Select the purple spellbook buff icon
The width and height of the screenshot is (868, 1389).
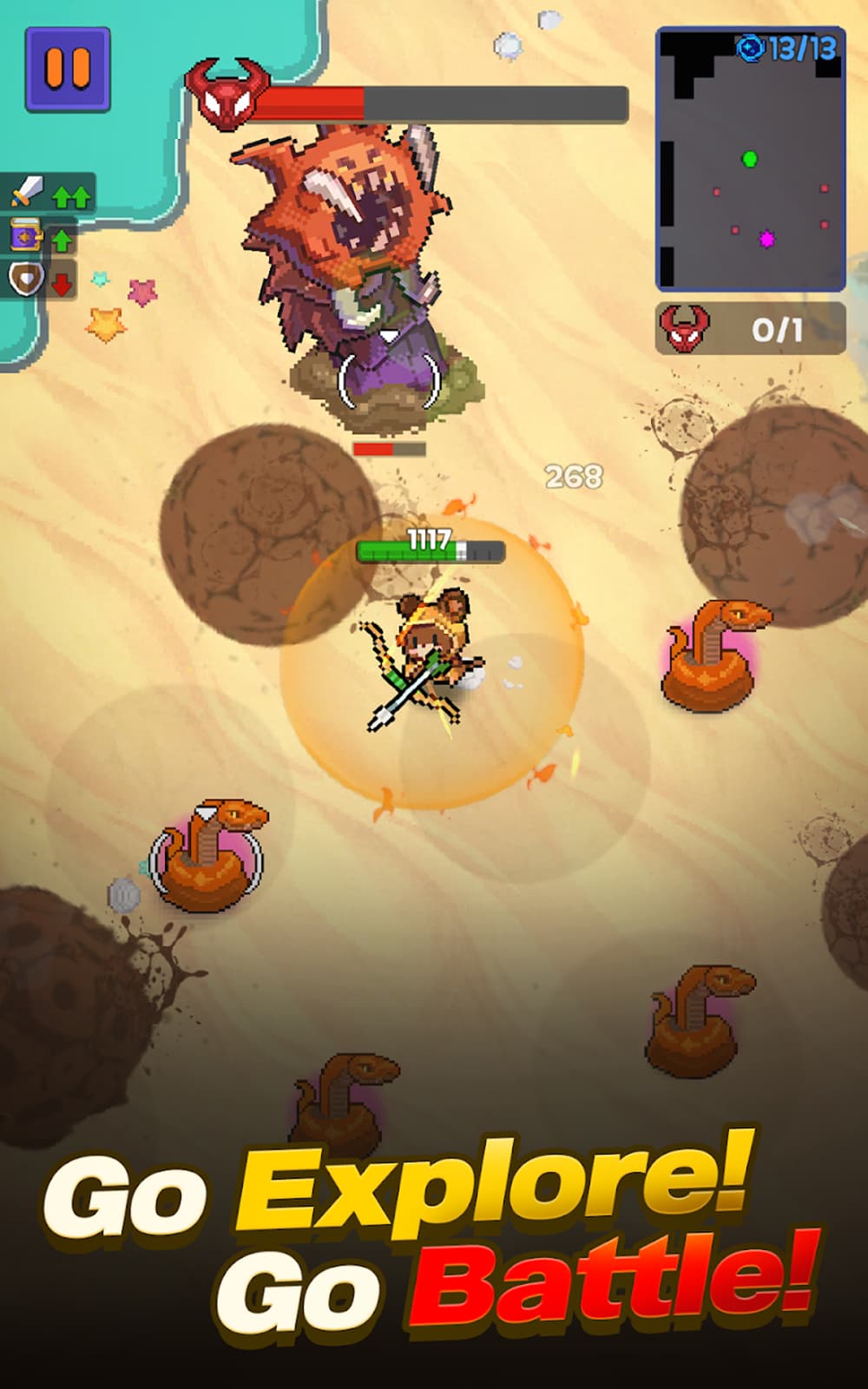pos(25,235)
